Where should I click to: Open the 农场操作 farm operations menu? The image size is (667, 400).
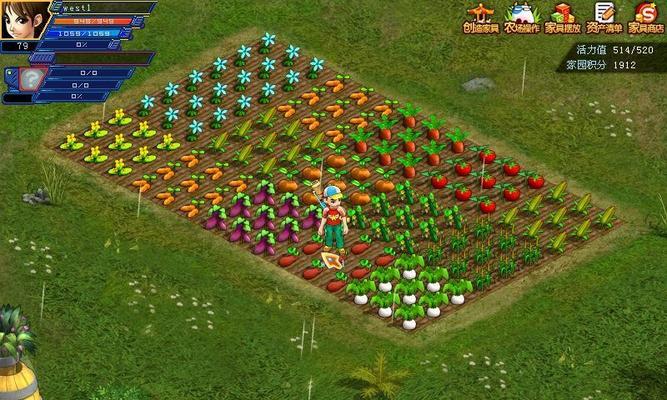[522, 18]
